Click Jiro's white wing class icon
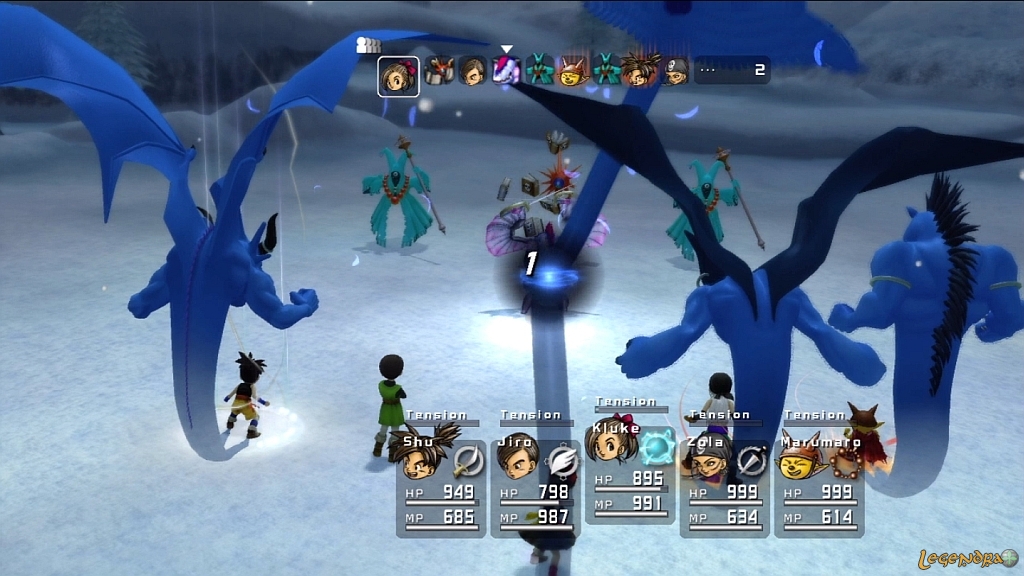Screen dimensions: 1024x576 562,461
